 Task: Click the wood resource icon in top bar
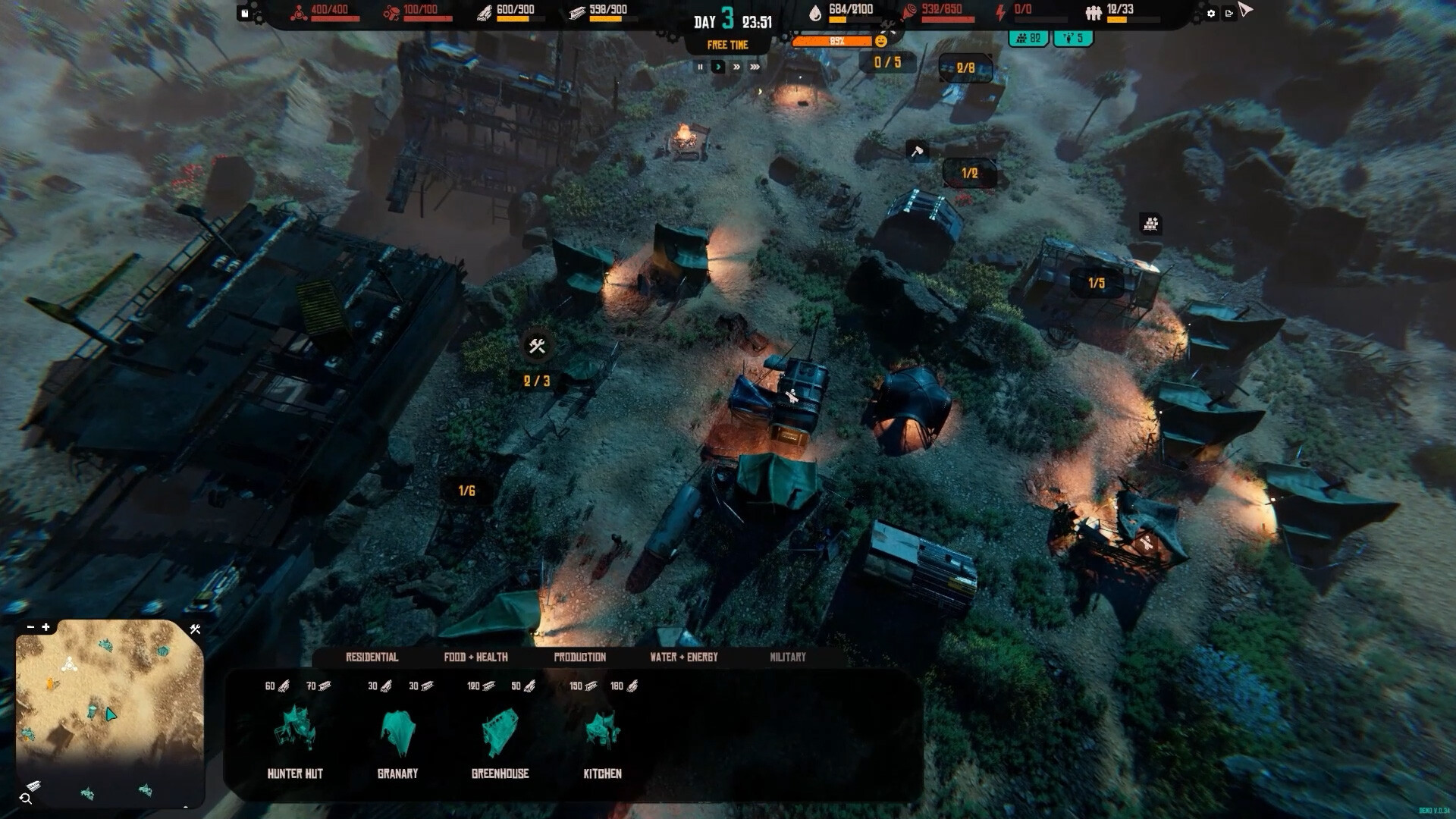(482, 11)
